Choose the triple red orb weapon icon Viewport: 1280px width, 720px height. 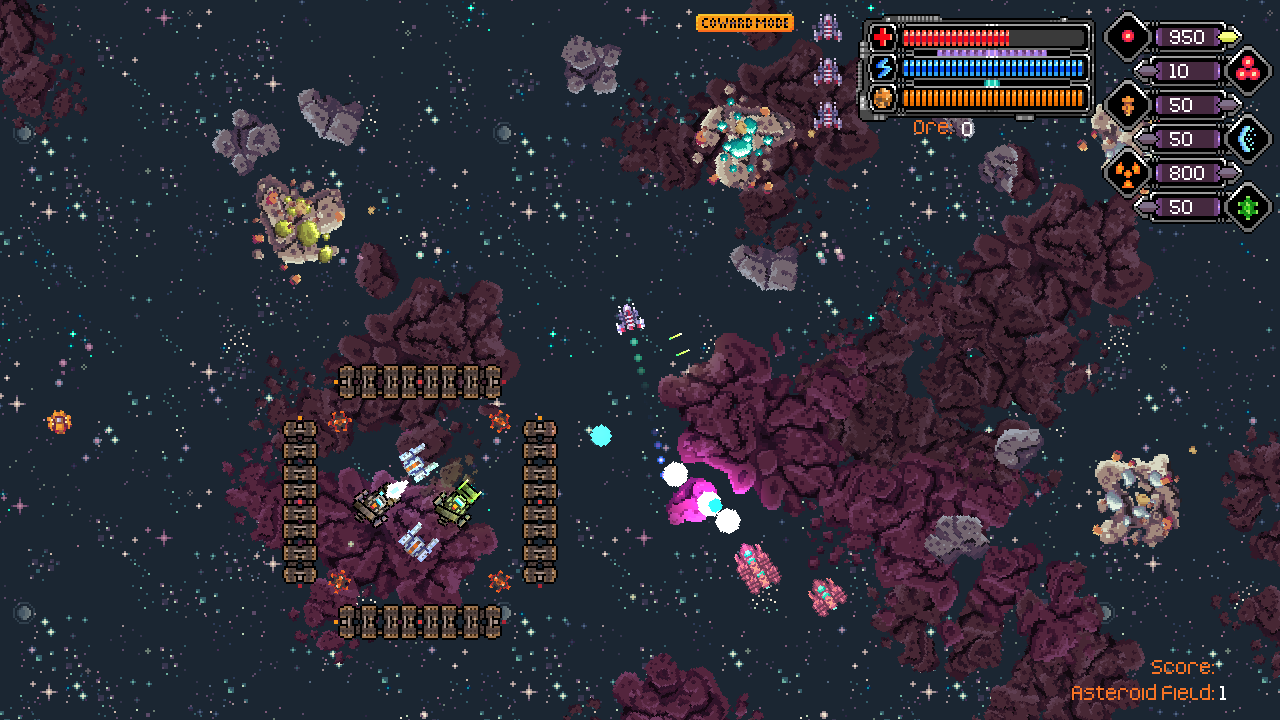coord(1246,71)
